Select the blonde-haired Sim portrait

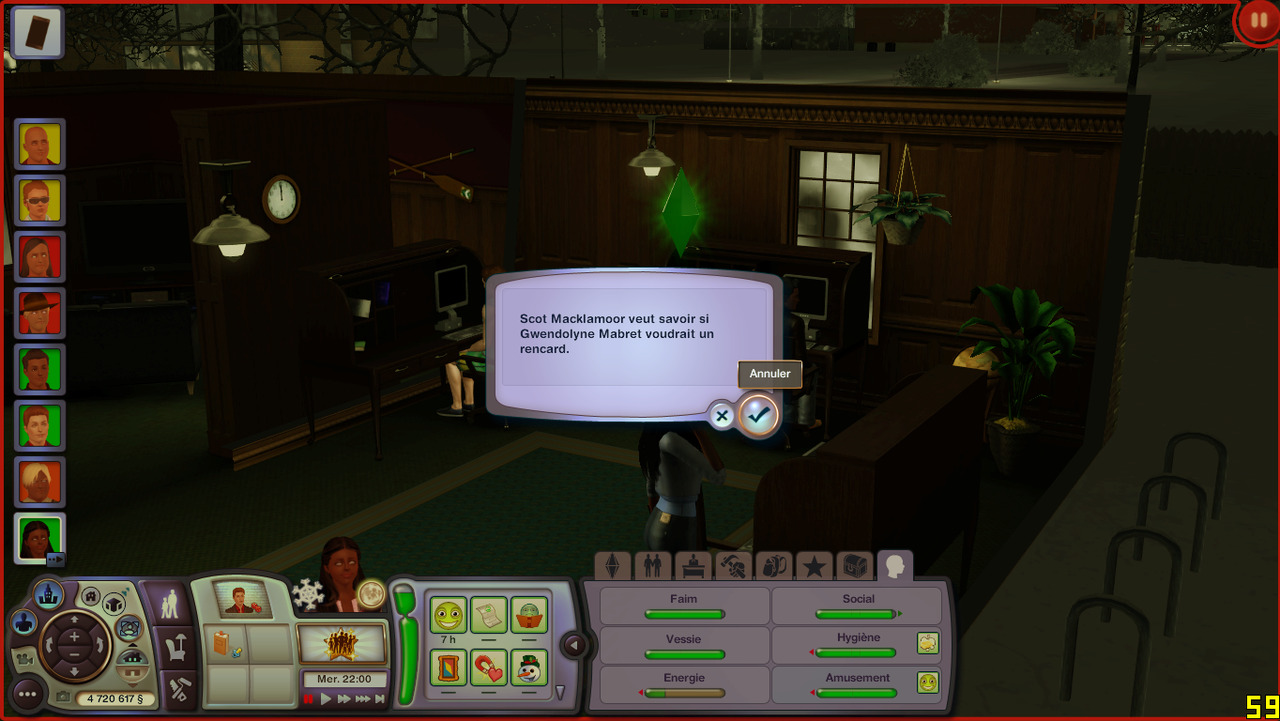[40, 482]
